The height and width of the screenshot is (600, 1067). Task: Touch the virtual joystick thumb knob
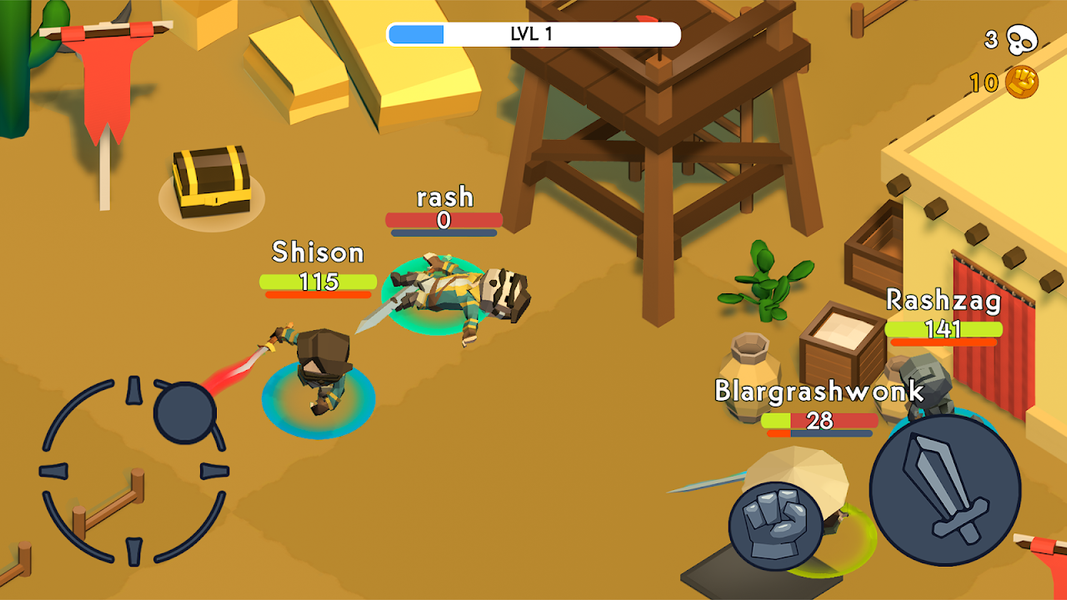point(185,412)
